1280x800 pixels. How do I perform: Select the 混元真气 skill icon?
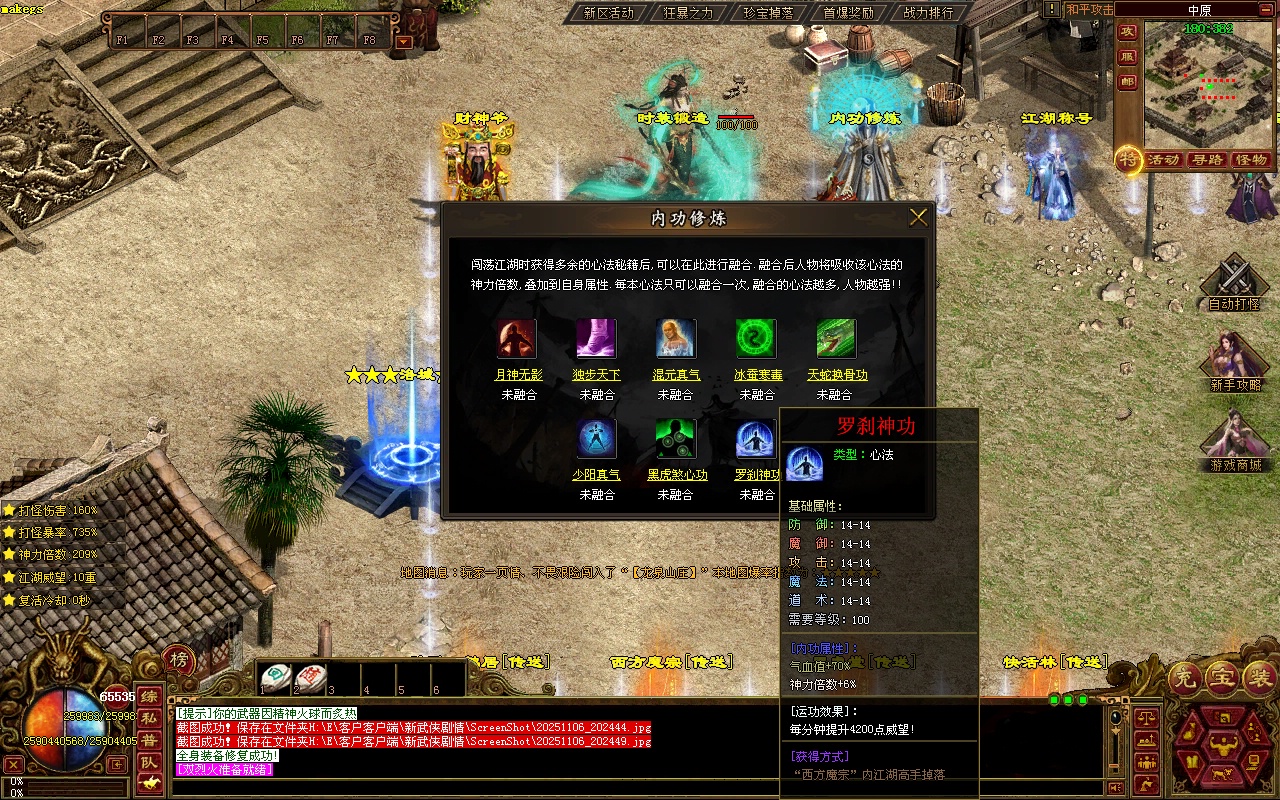click(x=676, y=339)
